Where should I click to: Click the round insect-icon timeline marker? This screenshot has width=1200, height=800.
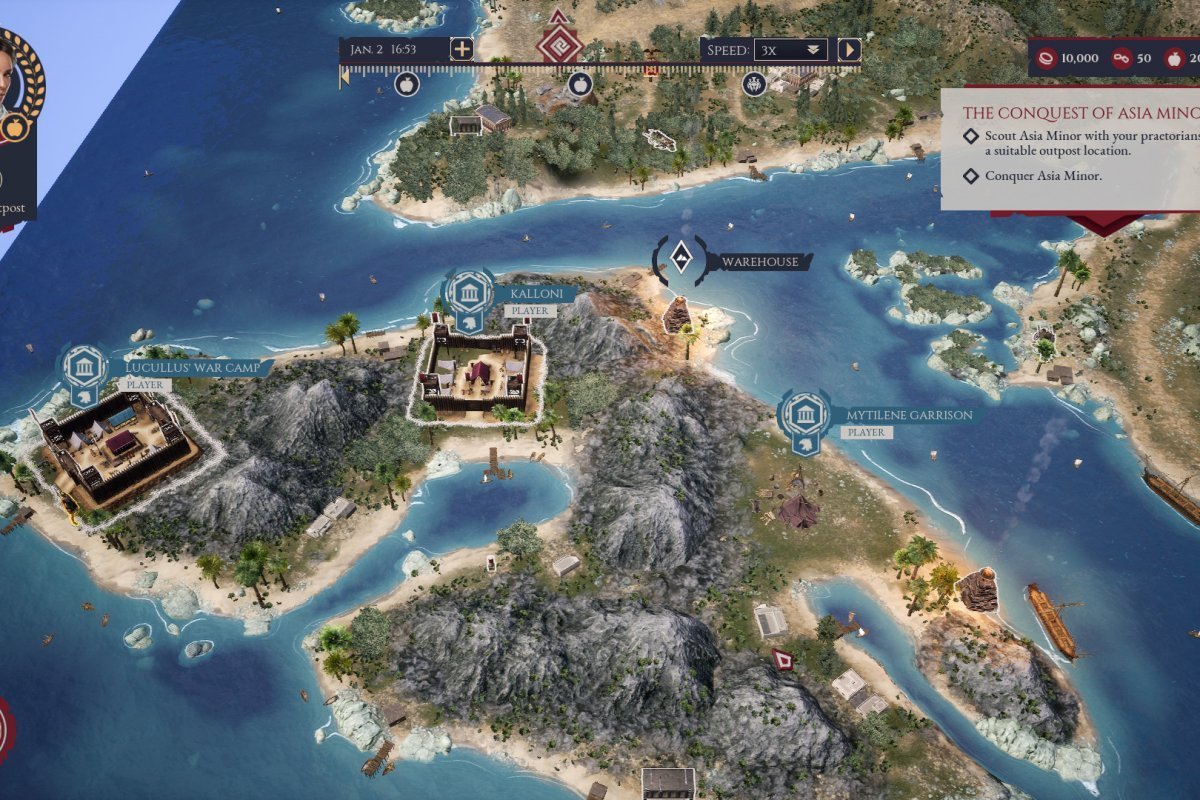pyautogui.click(x=754, y=84)
